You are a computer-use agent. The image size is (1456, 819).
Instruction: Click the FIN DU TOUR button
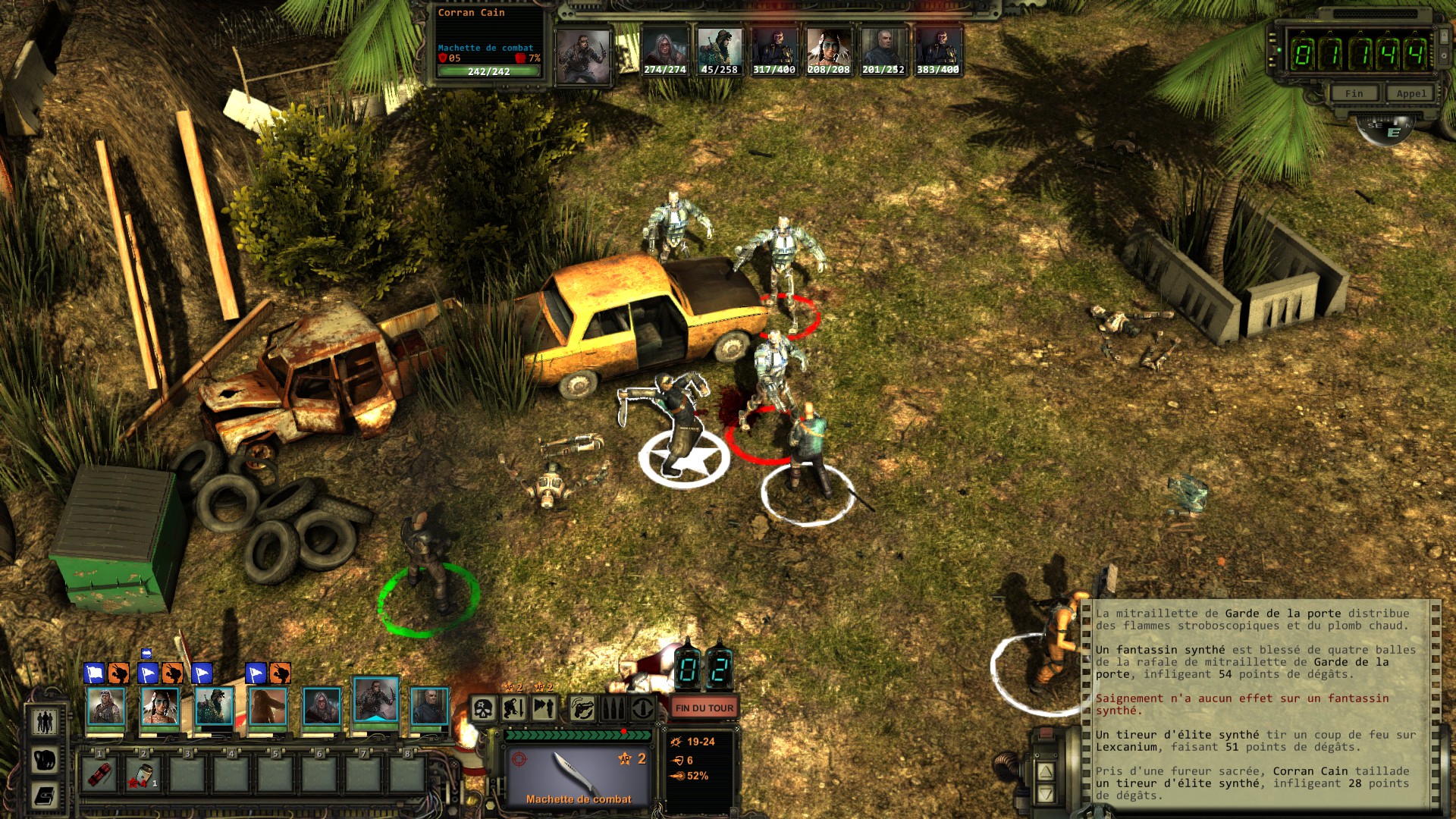[704, 708]
